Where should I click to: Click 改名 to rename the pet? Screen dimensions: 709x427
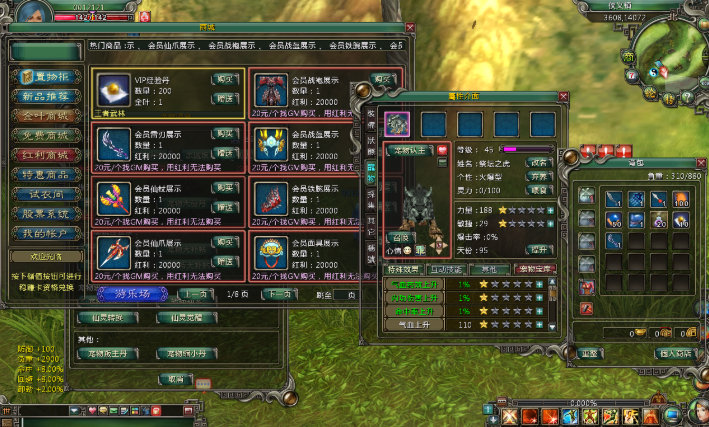tap(539, 161)
